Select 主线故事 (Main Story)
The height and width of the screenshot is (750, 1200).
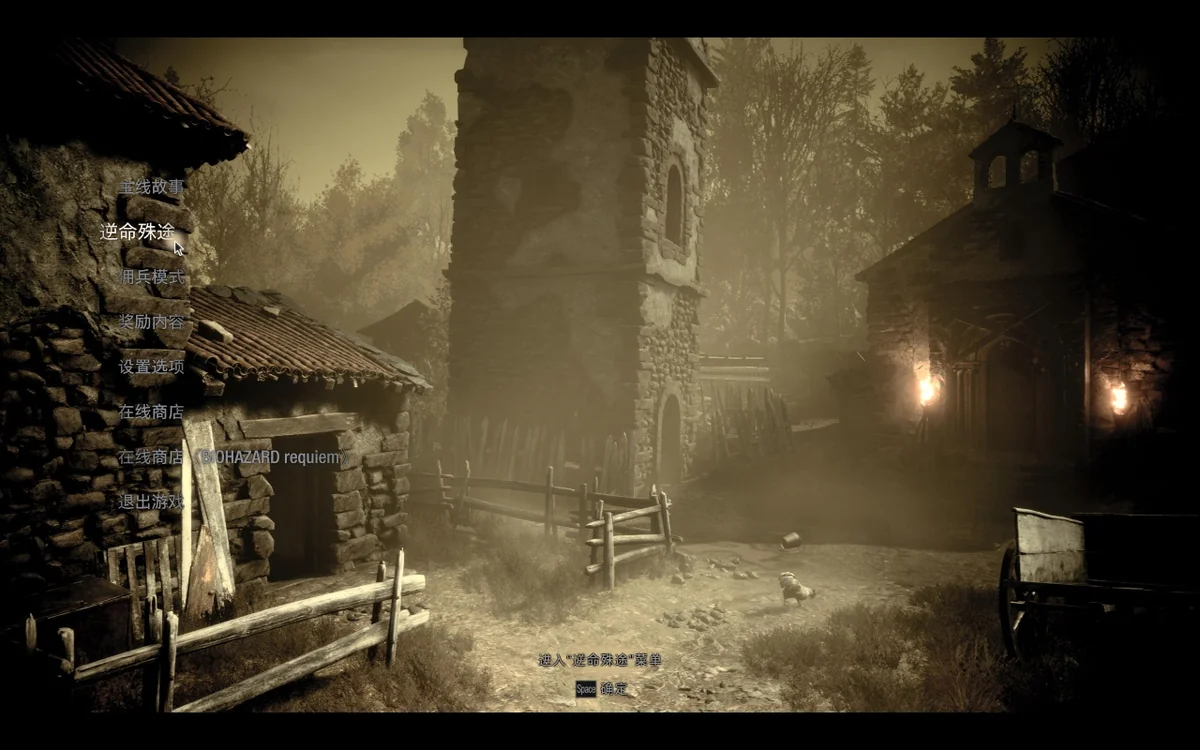pyautogui.click(x=151, y=186)
